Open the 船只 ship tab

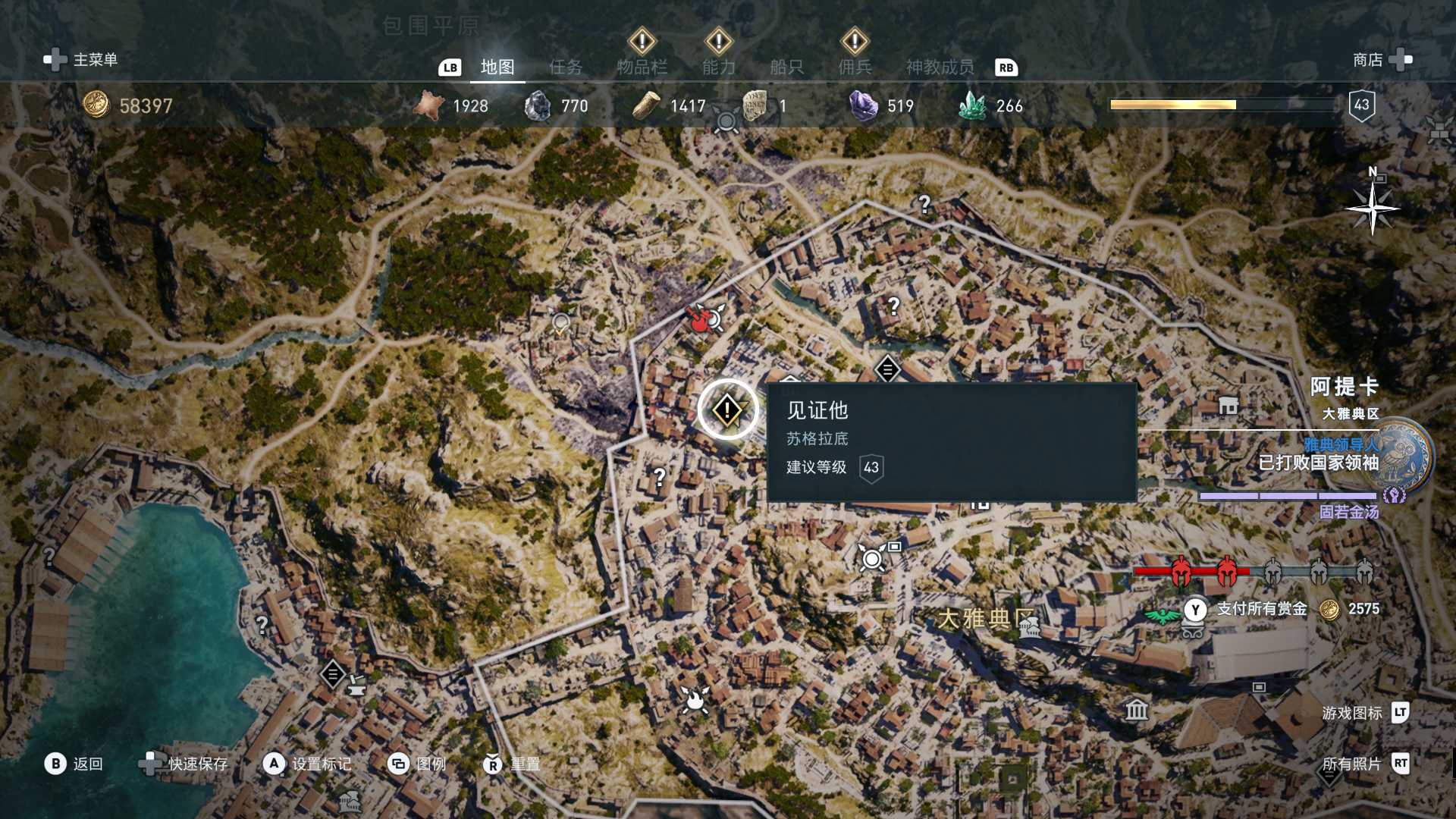click(x=786, y=67)
